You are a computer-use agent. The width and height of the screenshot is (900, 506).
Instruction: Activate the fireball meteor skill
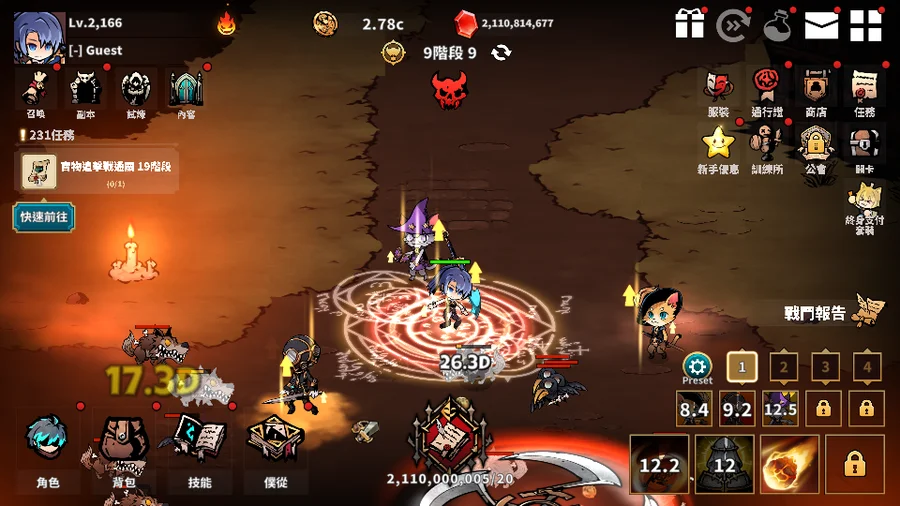(789, 464)
